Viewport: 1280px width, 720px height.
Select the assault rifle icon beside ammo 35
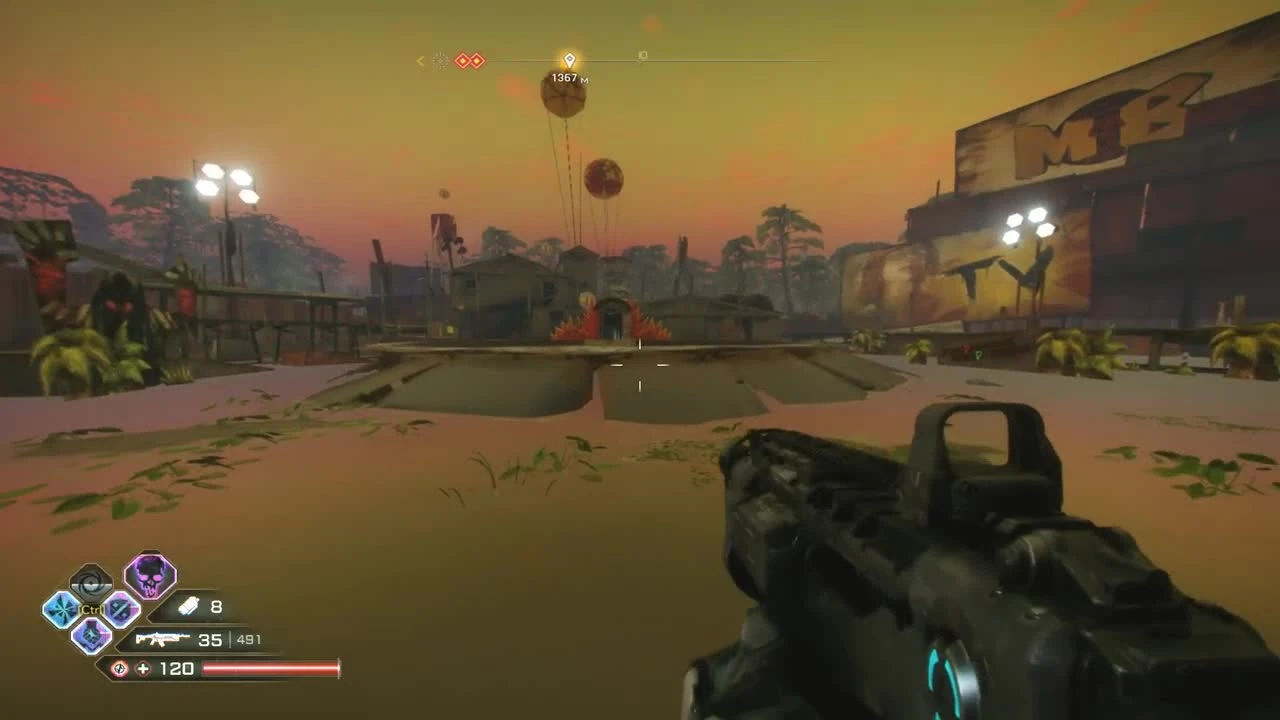(160, 639)
